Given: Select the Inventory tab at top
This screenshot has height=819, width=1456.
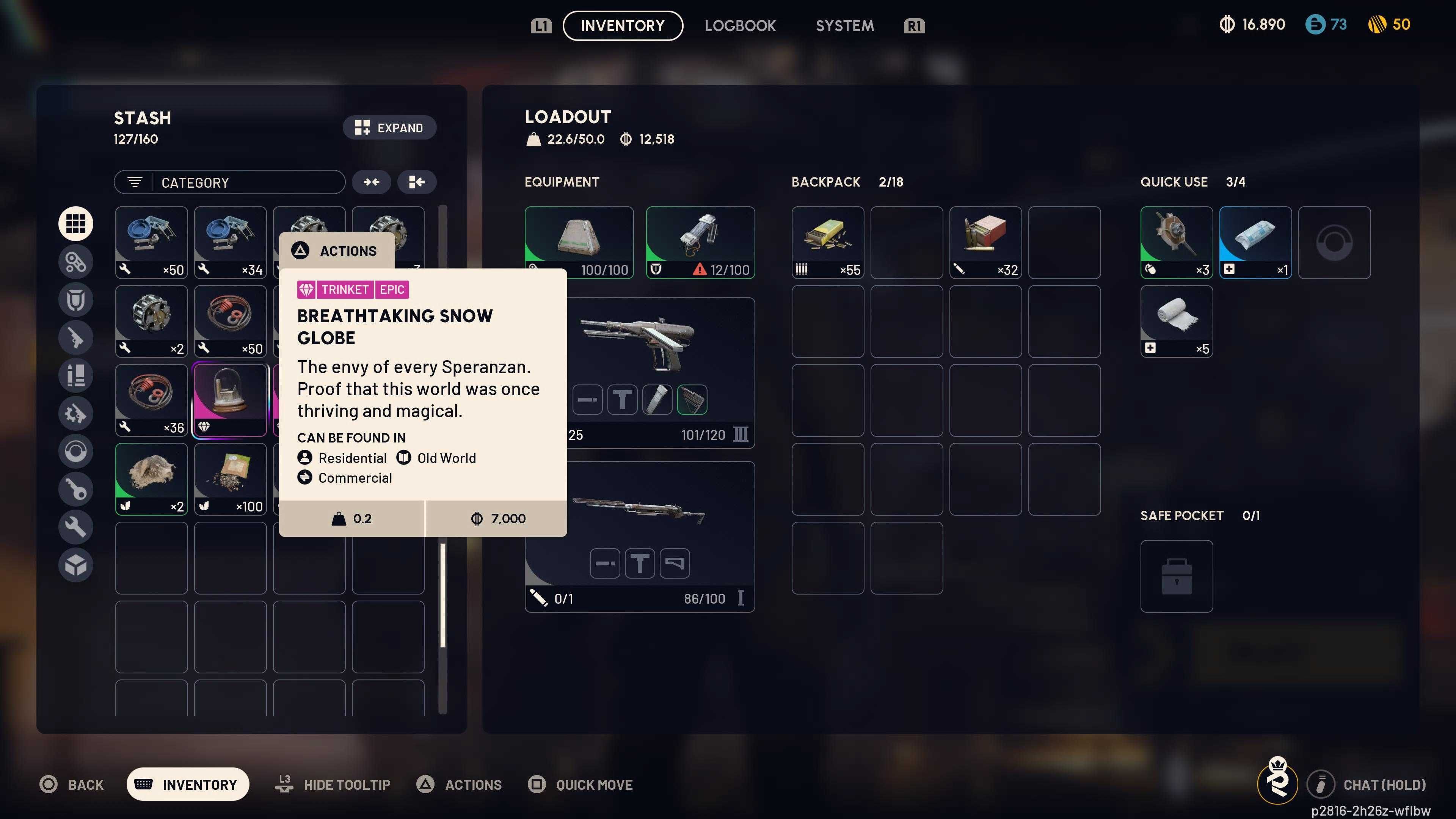Looking at the screenshot, I should [622, 26].
